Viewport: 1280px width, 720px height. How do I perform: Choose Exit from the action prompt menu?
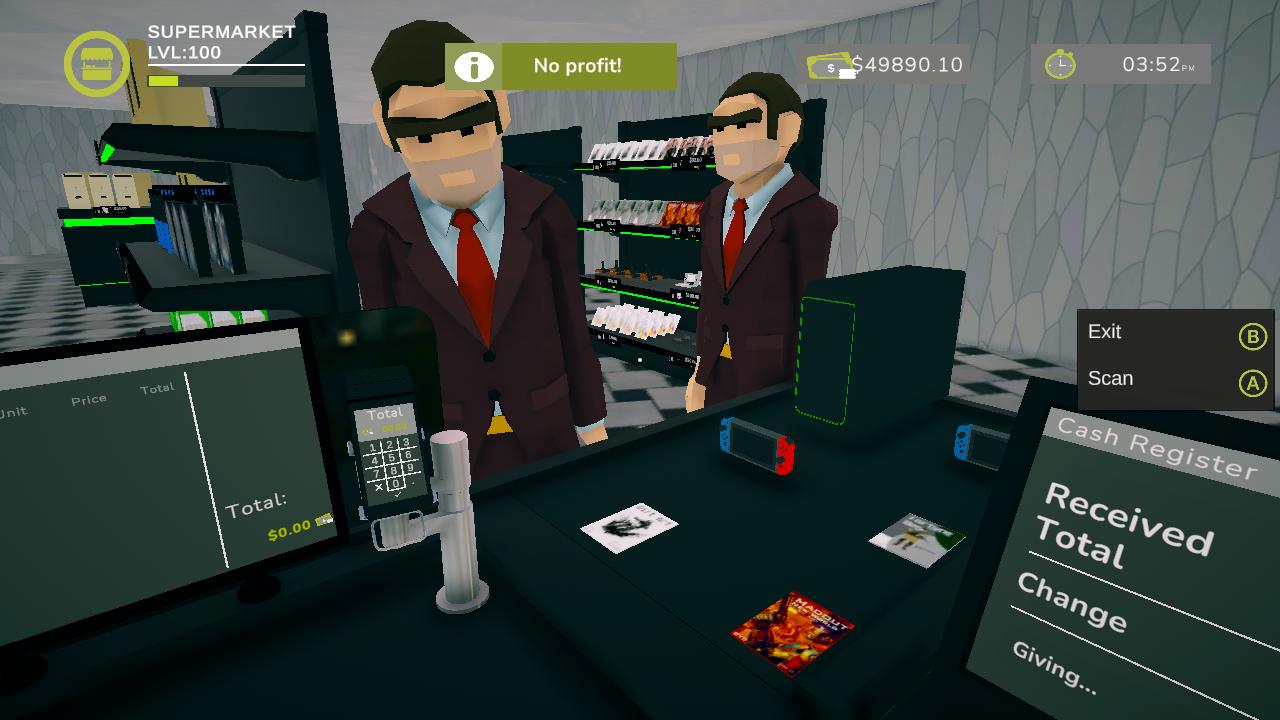[x=1105, y=333]
